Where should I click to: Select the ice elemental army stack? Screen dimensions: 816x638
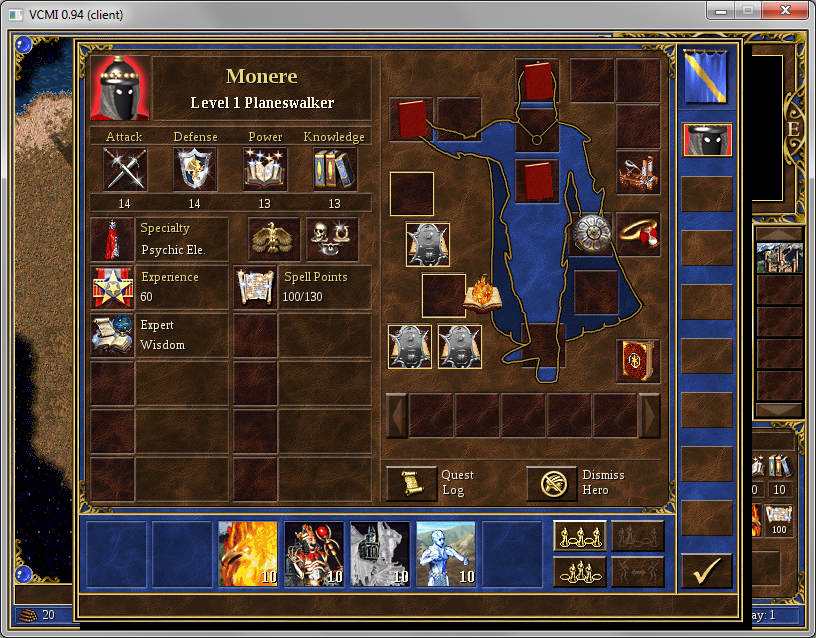tap(445, 552)
